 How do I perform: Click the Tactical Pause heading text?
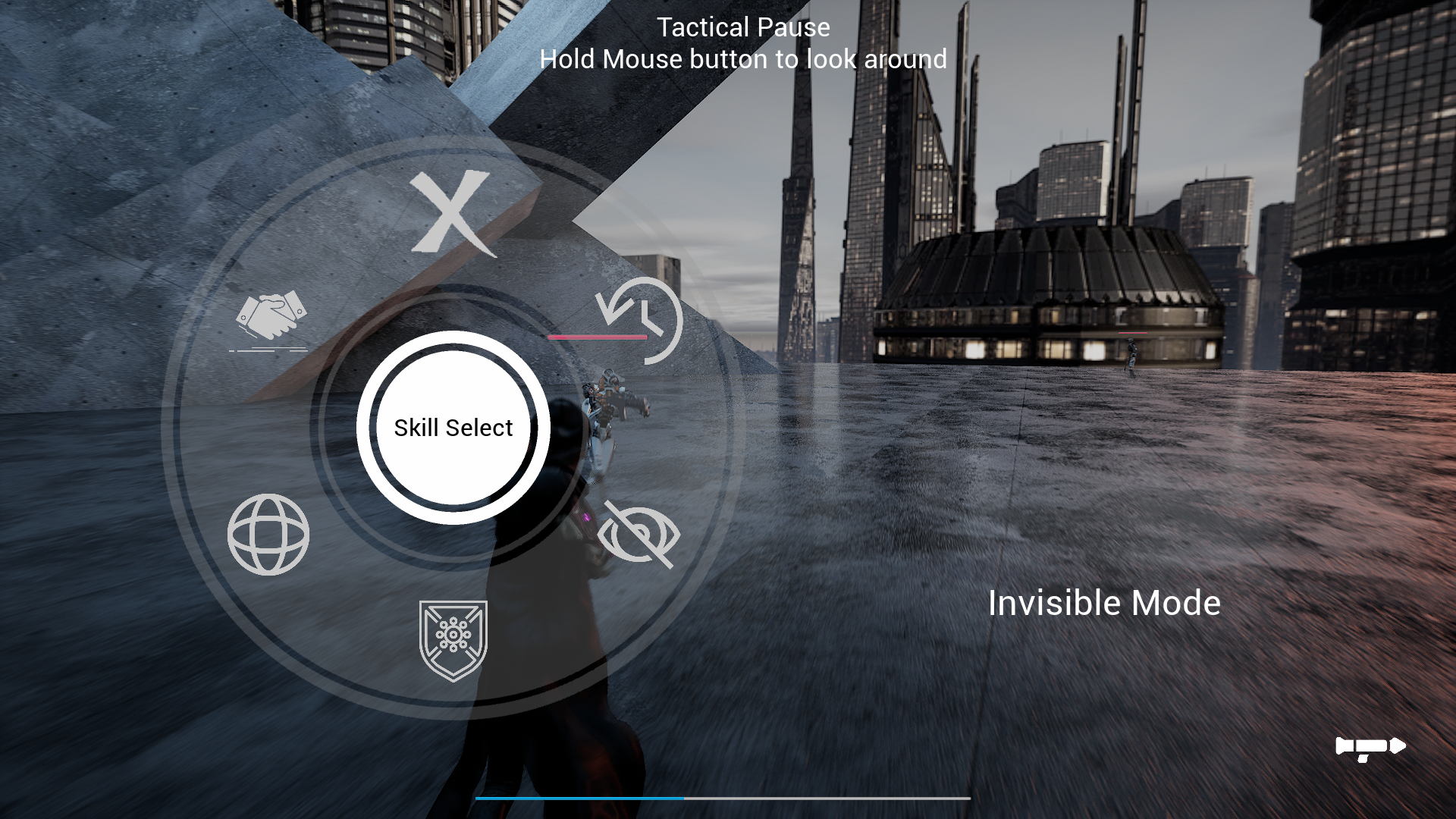tap(743, 28)
